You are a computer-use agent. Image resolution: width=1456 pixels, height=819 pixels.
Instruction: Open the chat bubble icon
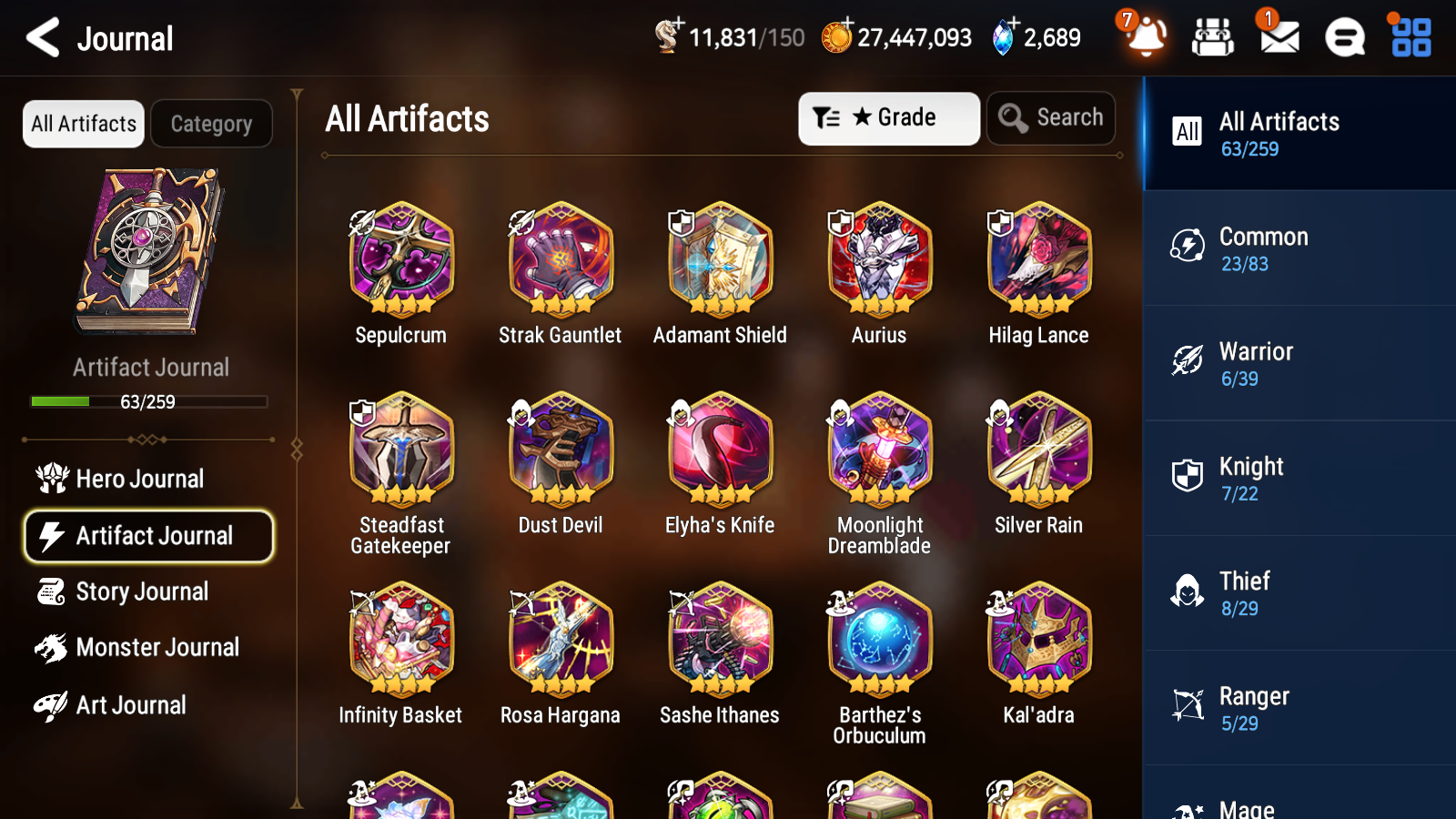(1344, 37)
